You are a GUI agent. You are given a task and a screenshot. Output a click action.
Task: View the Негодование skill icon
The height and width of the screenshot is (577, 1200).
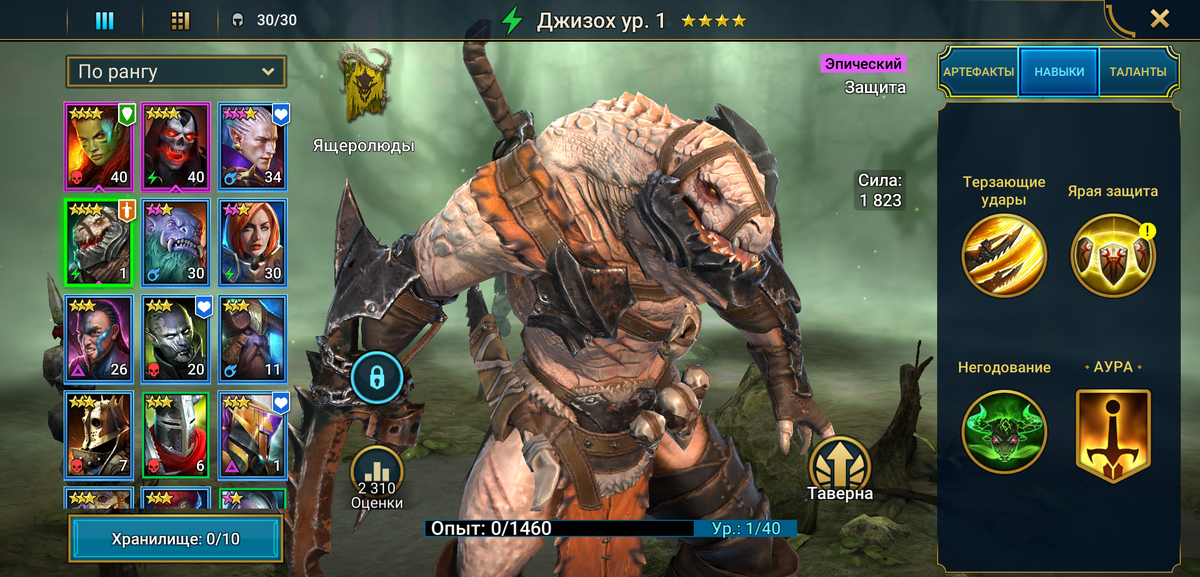[x=1004, y=431]
